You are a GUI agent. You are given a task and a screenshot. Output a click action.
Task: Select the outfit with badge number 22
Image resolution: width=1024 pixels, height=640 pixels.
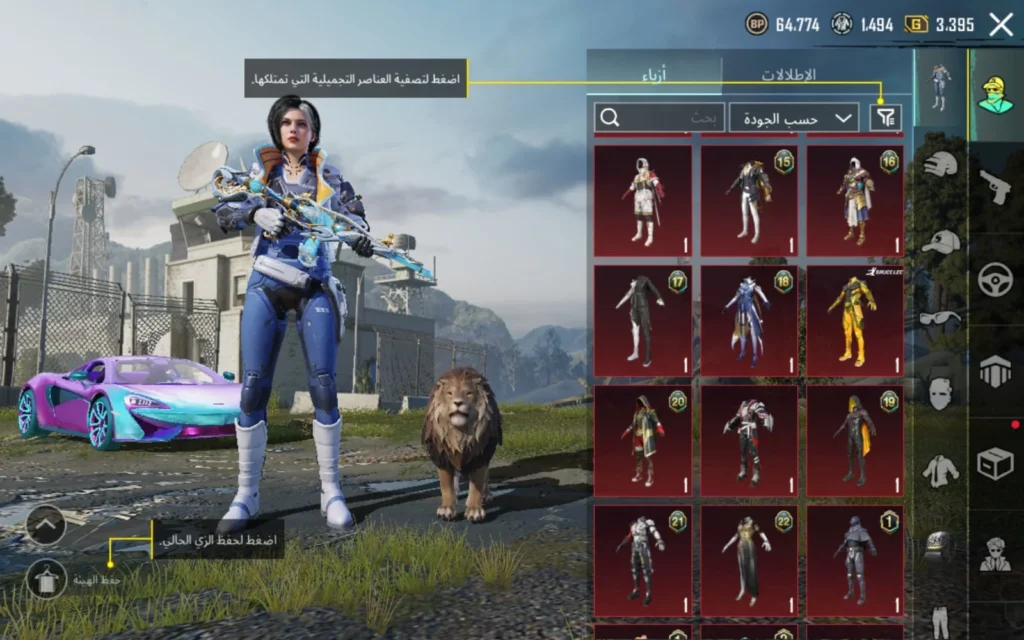(749, 560)
